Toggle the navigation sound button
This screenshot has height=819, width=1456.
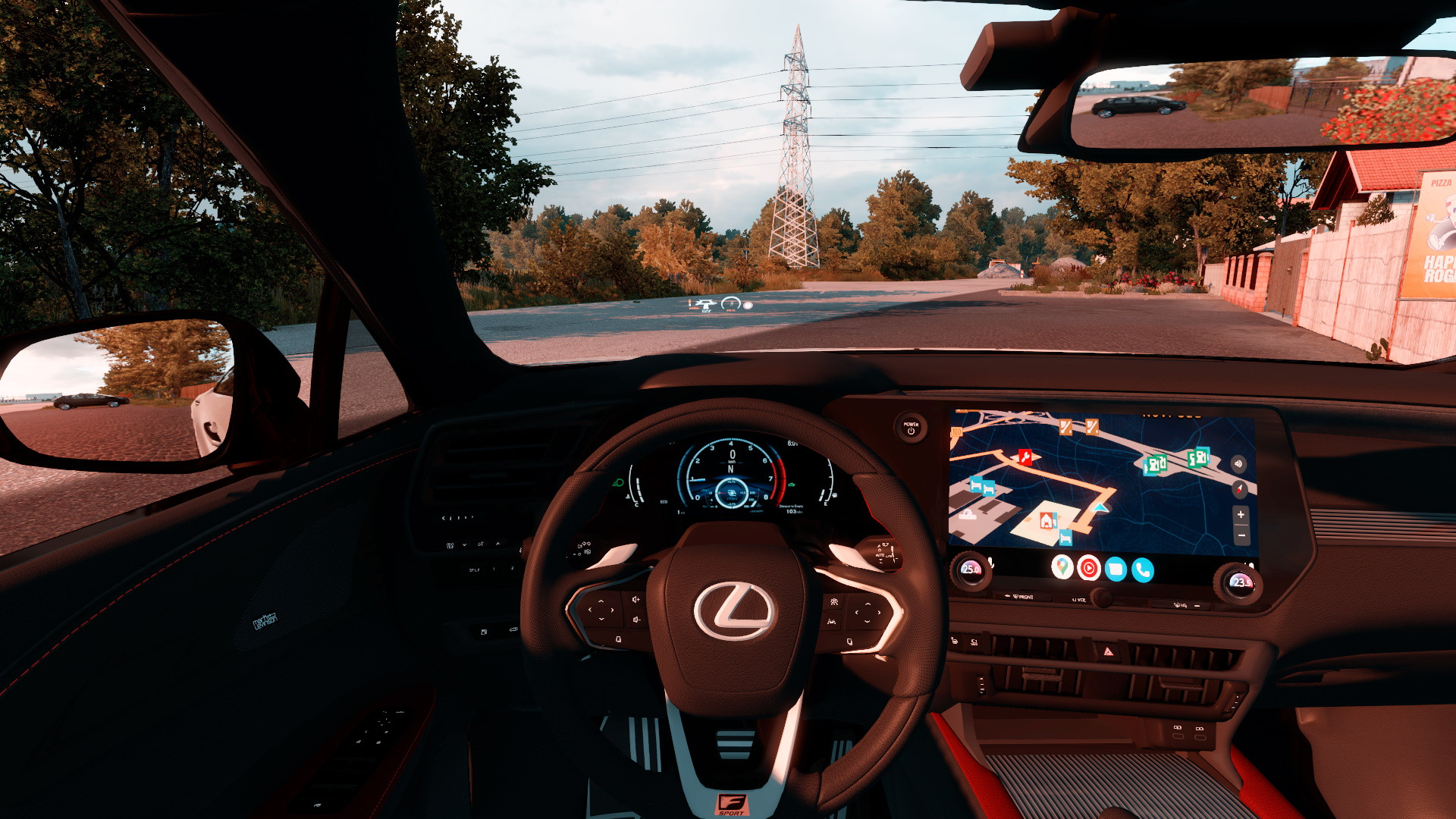[x=1238, y=463]
